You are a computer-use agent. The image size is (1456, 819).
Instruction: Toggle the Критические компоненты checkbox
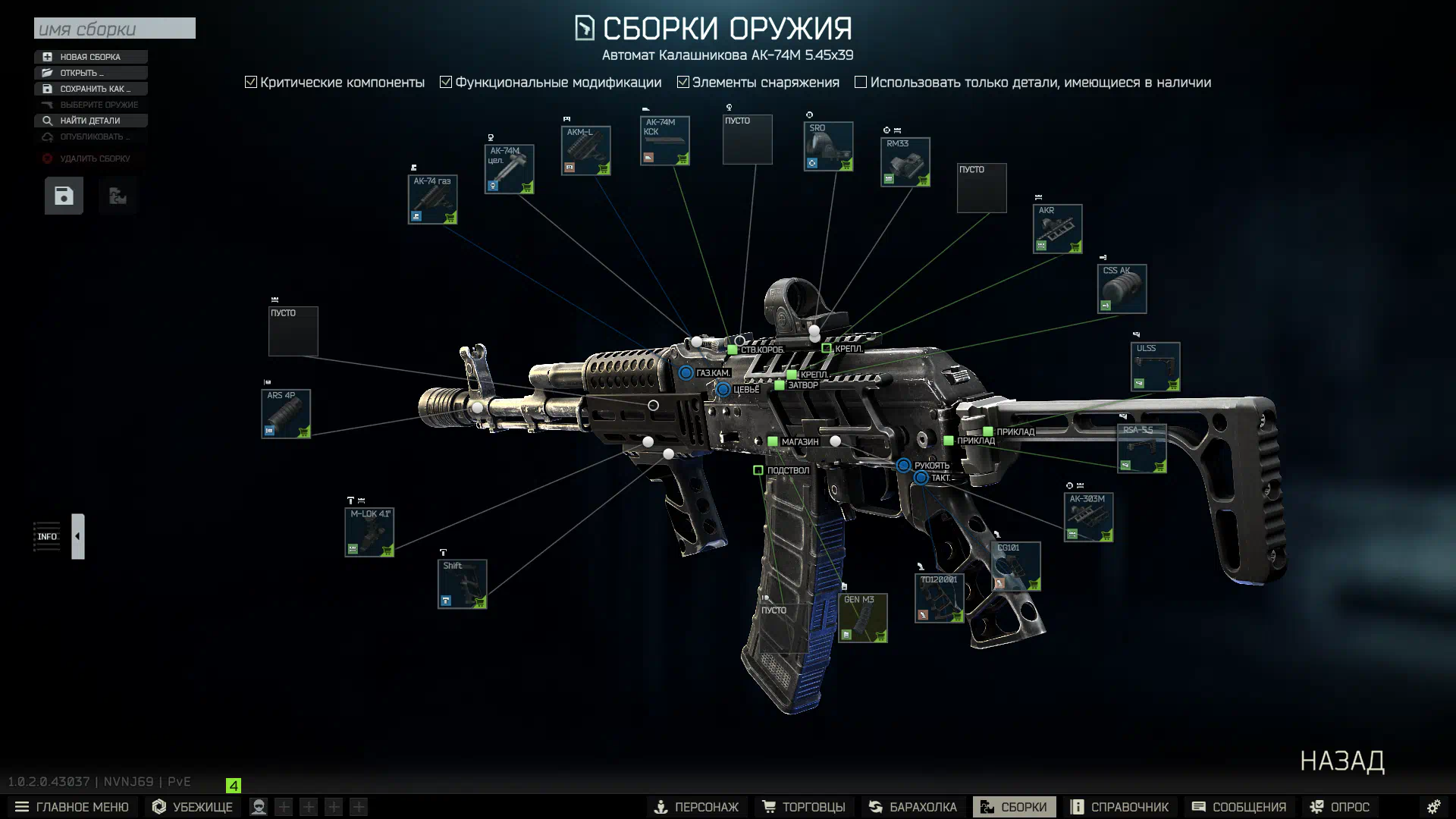pyautogui.click(x=251, y=82)
